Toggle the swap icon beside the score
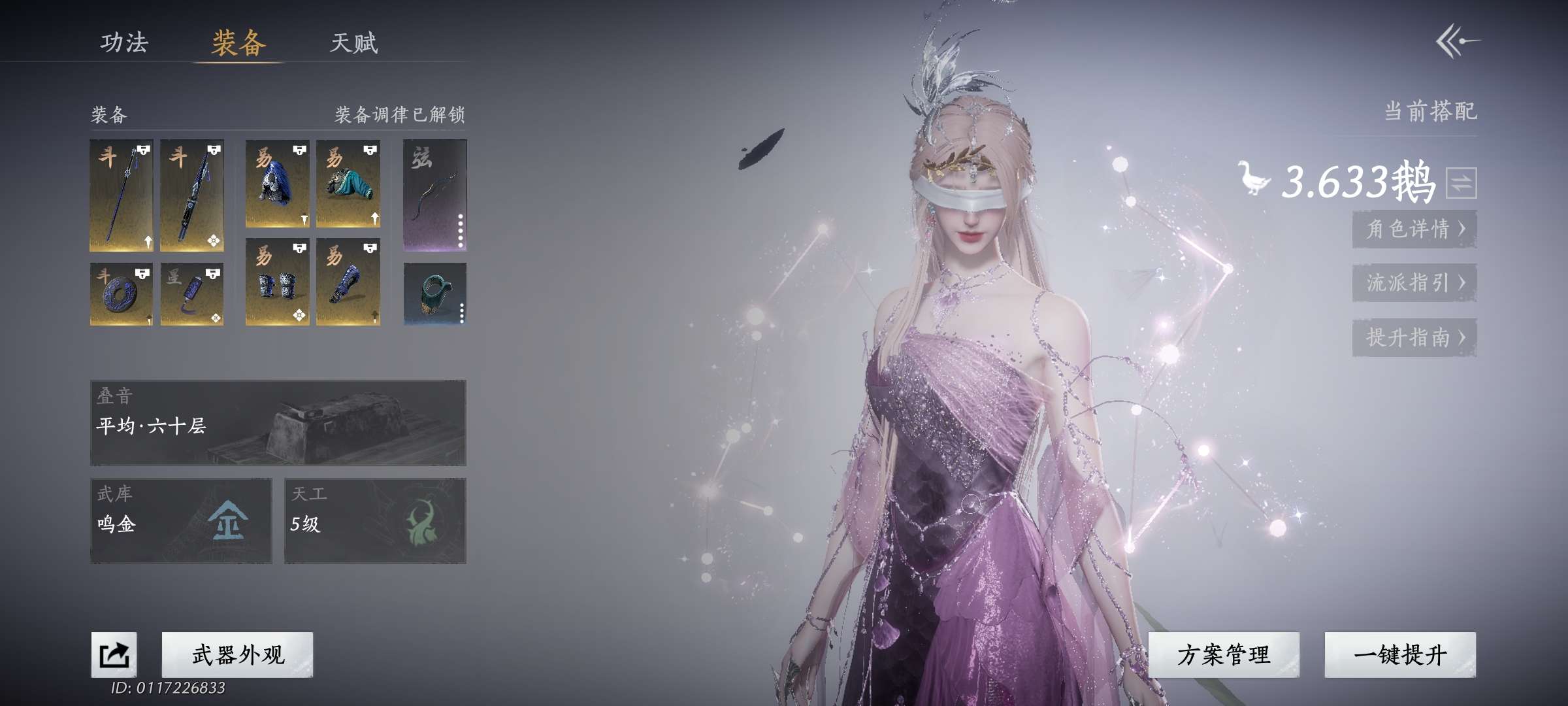1568x706 pixels. (1461, 183)
